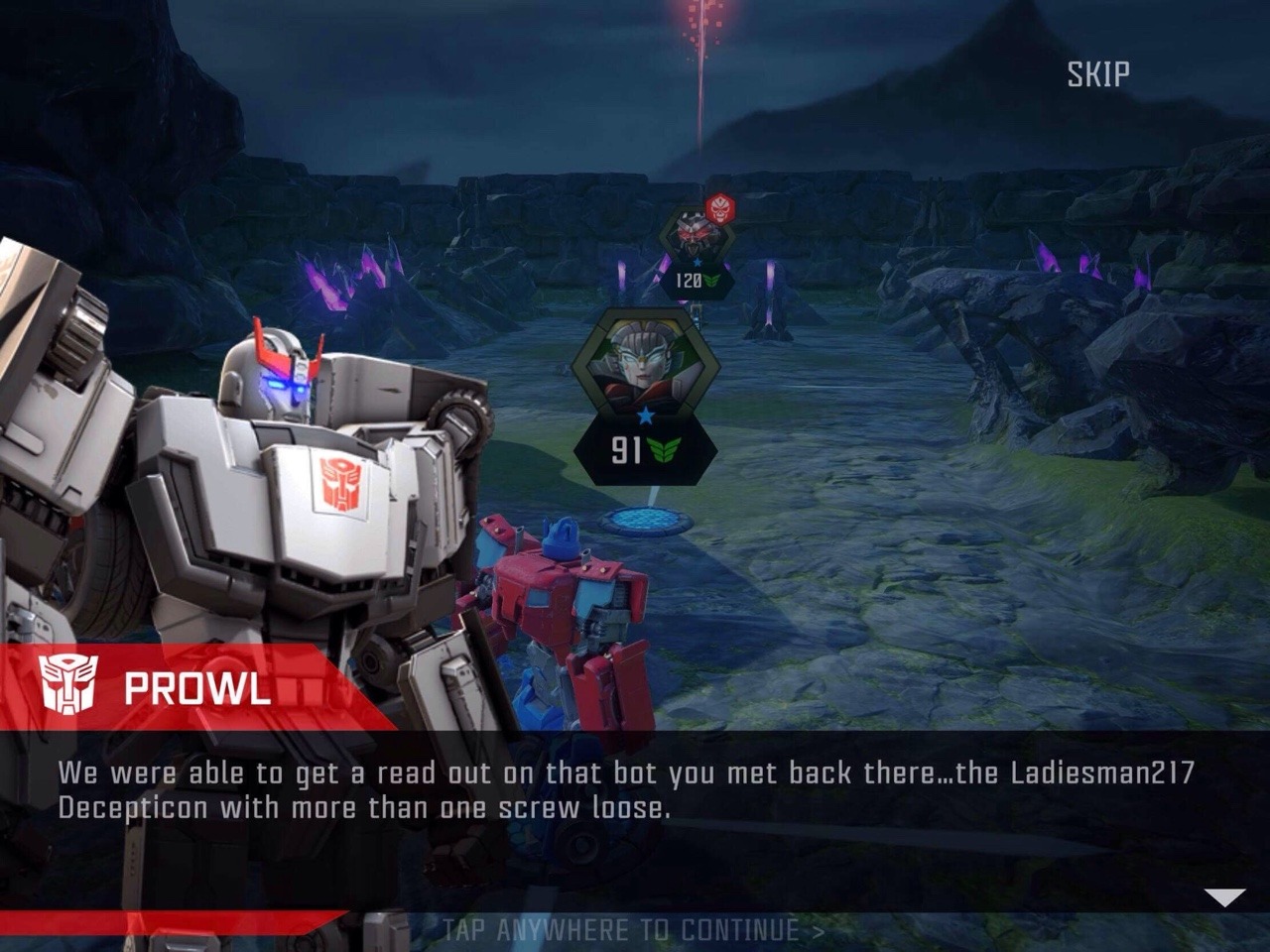Image resolution: width=1270 pixels, height=952 pixels.
Task: Tap anywhere to continue prompt
Action: point(633,930)
